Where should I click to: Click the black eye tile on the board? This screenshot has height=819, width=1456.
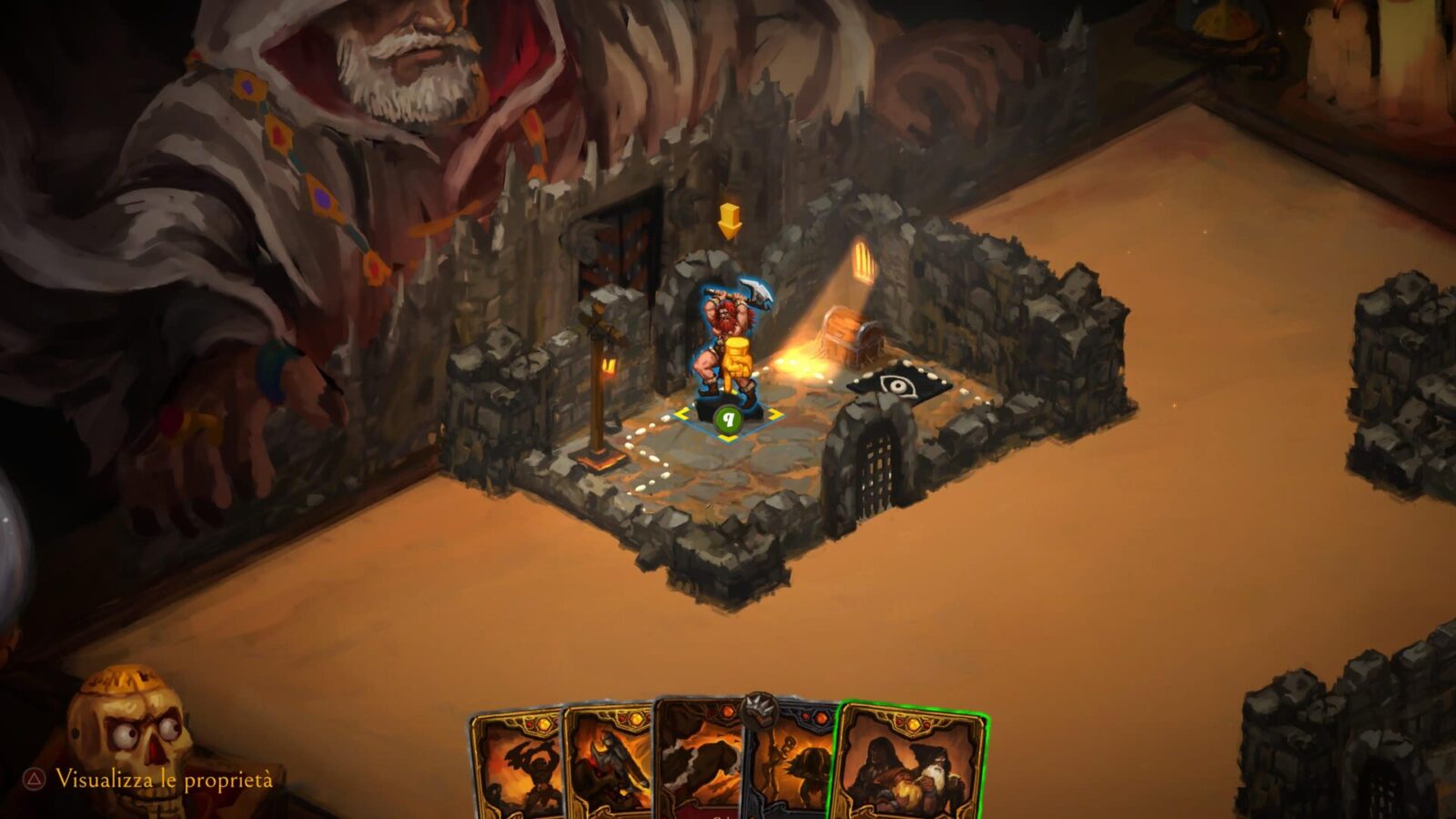899,387
